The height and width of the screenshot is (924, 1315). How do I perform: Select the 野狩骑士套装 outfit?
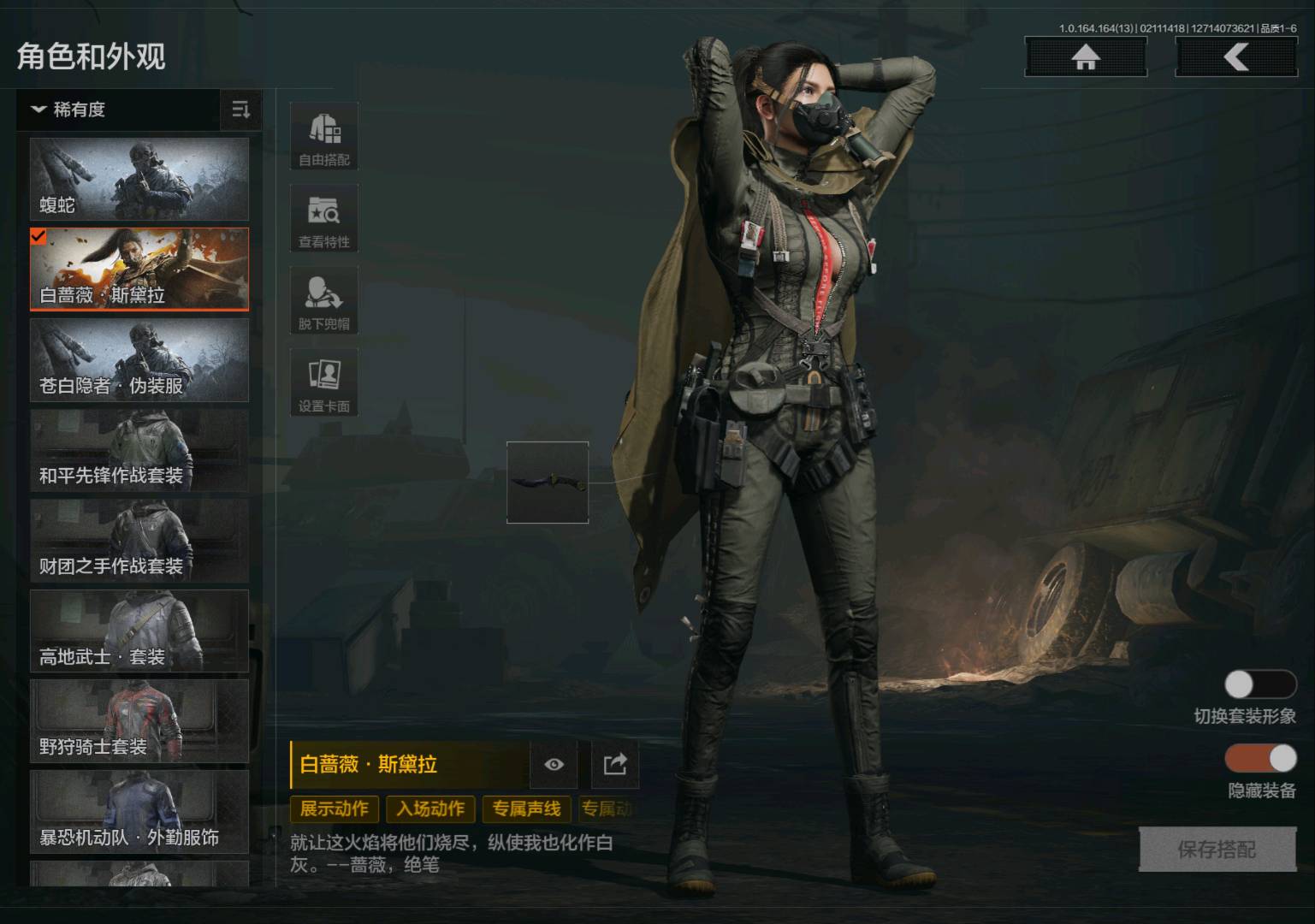139,721
